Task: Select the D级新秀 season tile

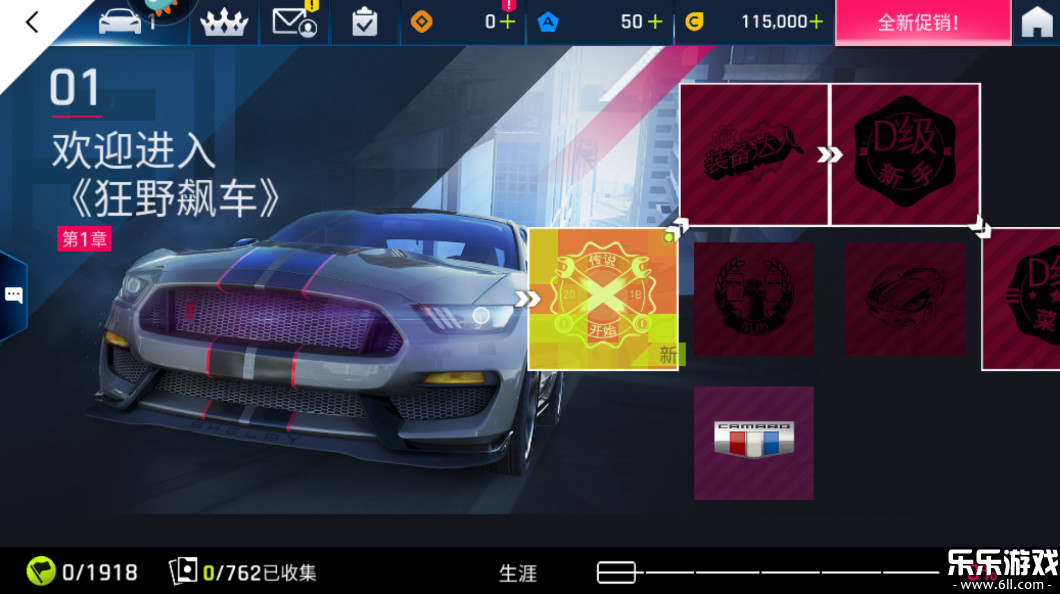Action: tap(905, 154)
